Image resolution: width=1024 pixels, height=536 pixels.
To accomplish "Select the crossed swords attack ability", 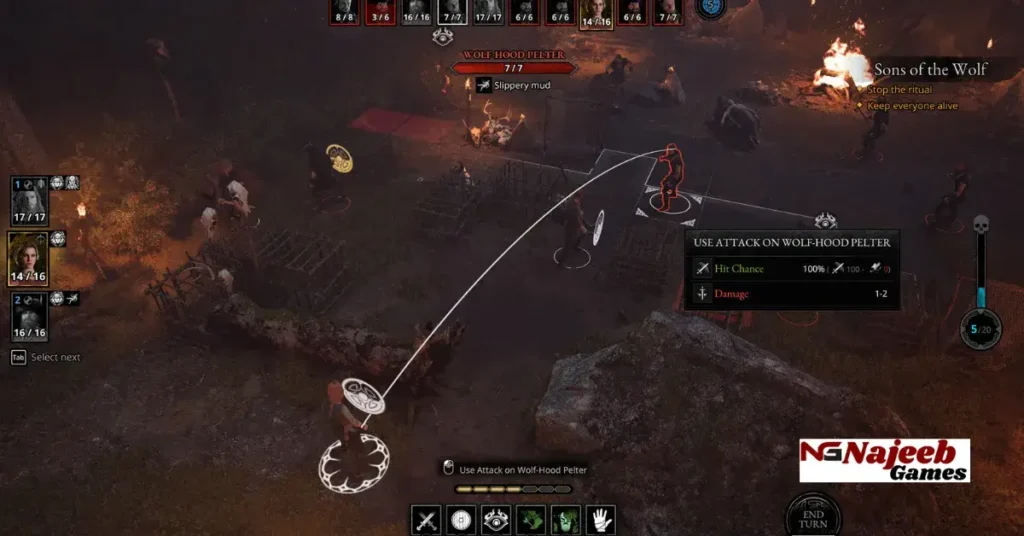I will click(x=427, y=520).
